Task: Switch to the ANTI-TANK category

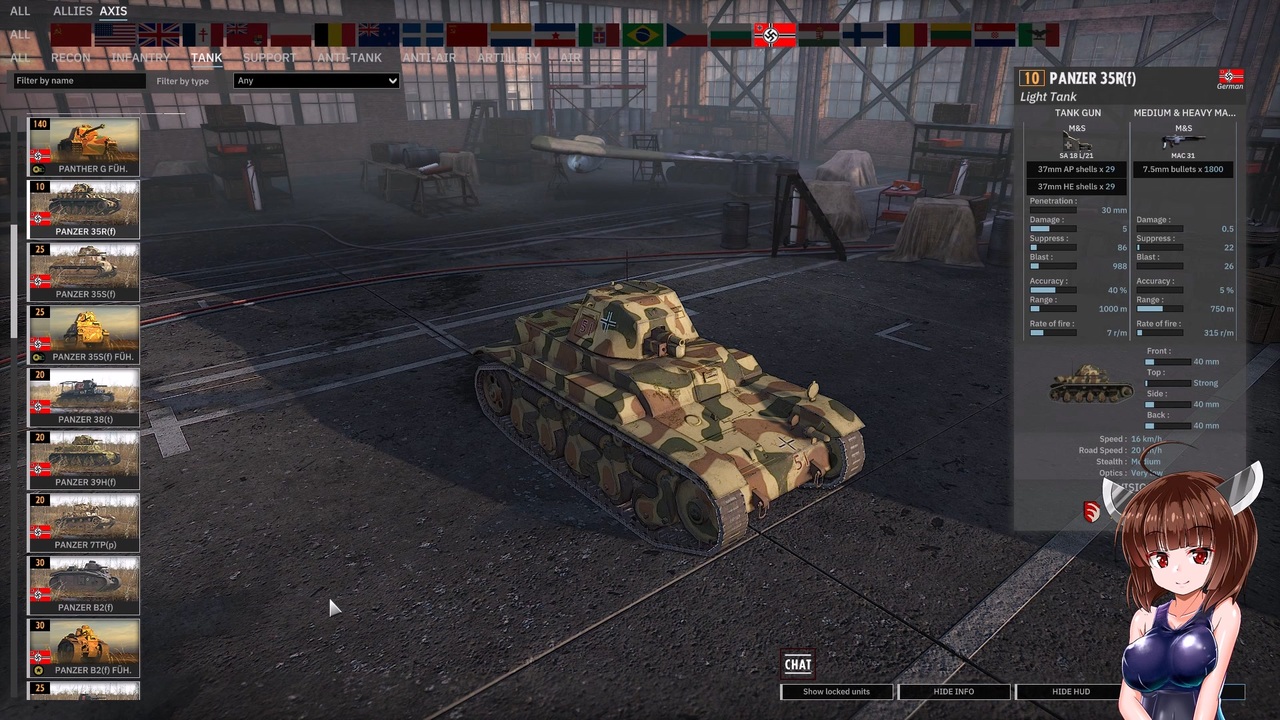Action: tap(349, 57)
